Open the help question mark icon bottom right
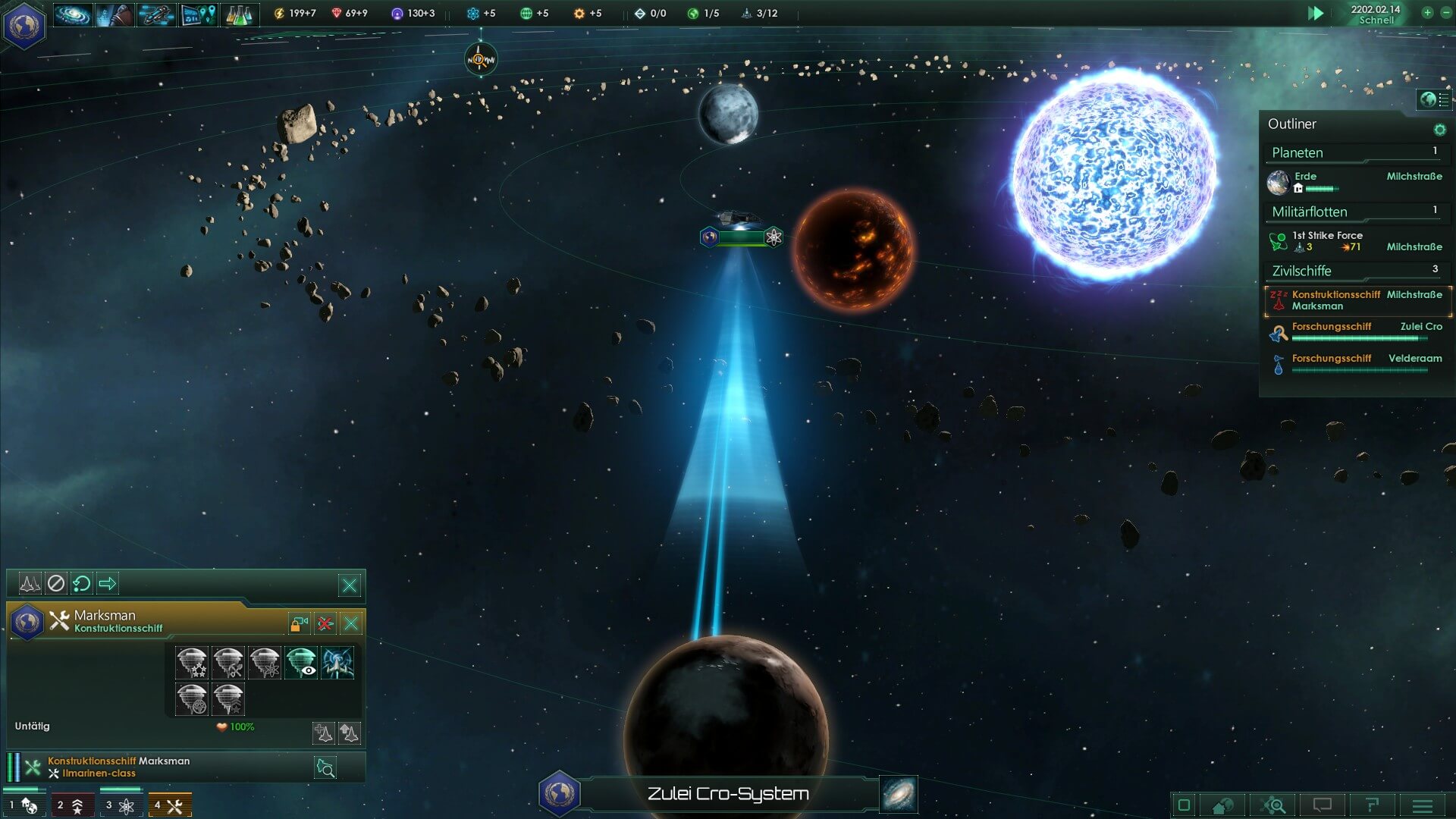 1373,805
